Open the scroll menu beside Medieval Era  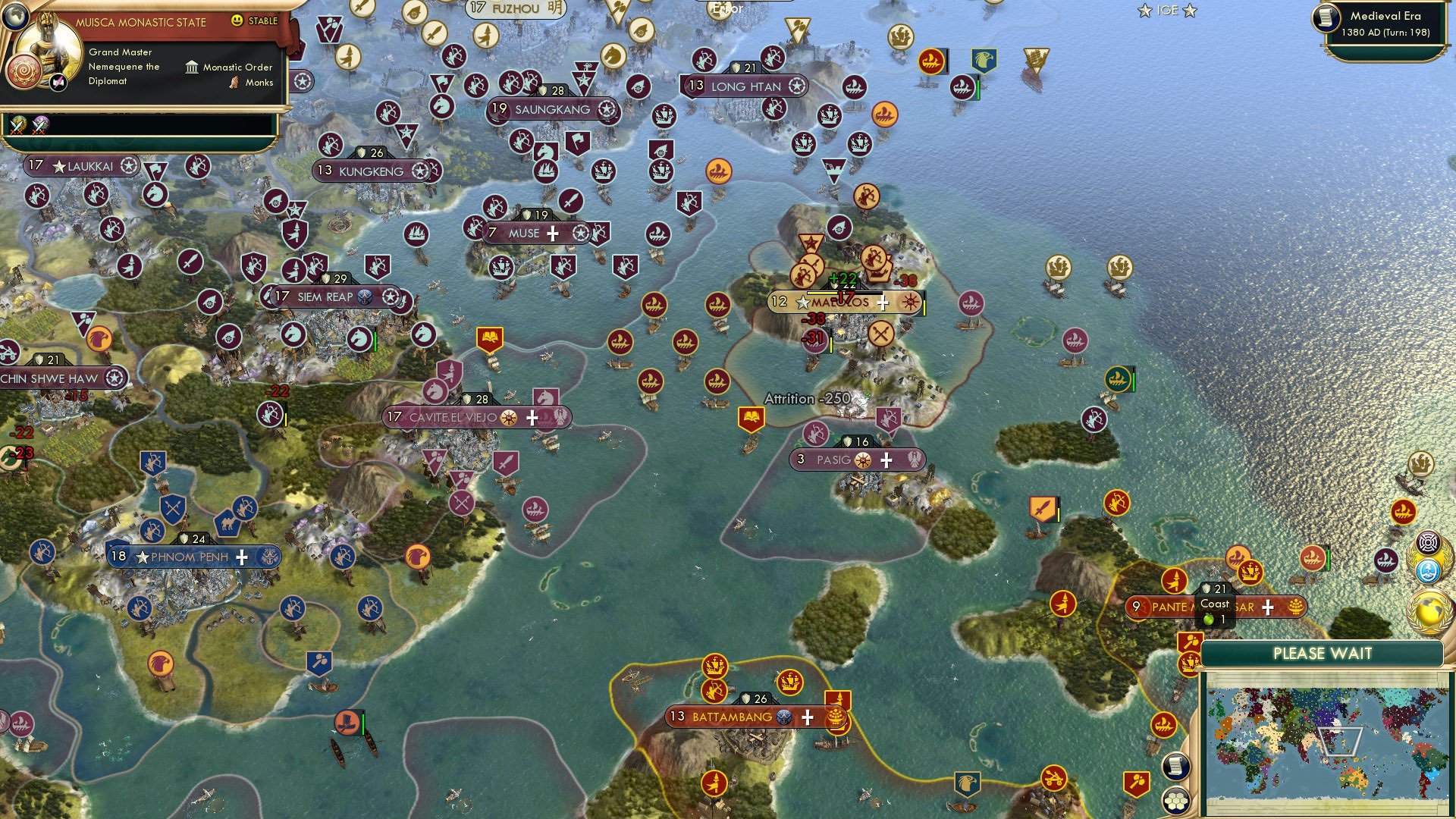(1326, 17)
